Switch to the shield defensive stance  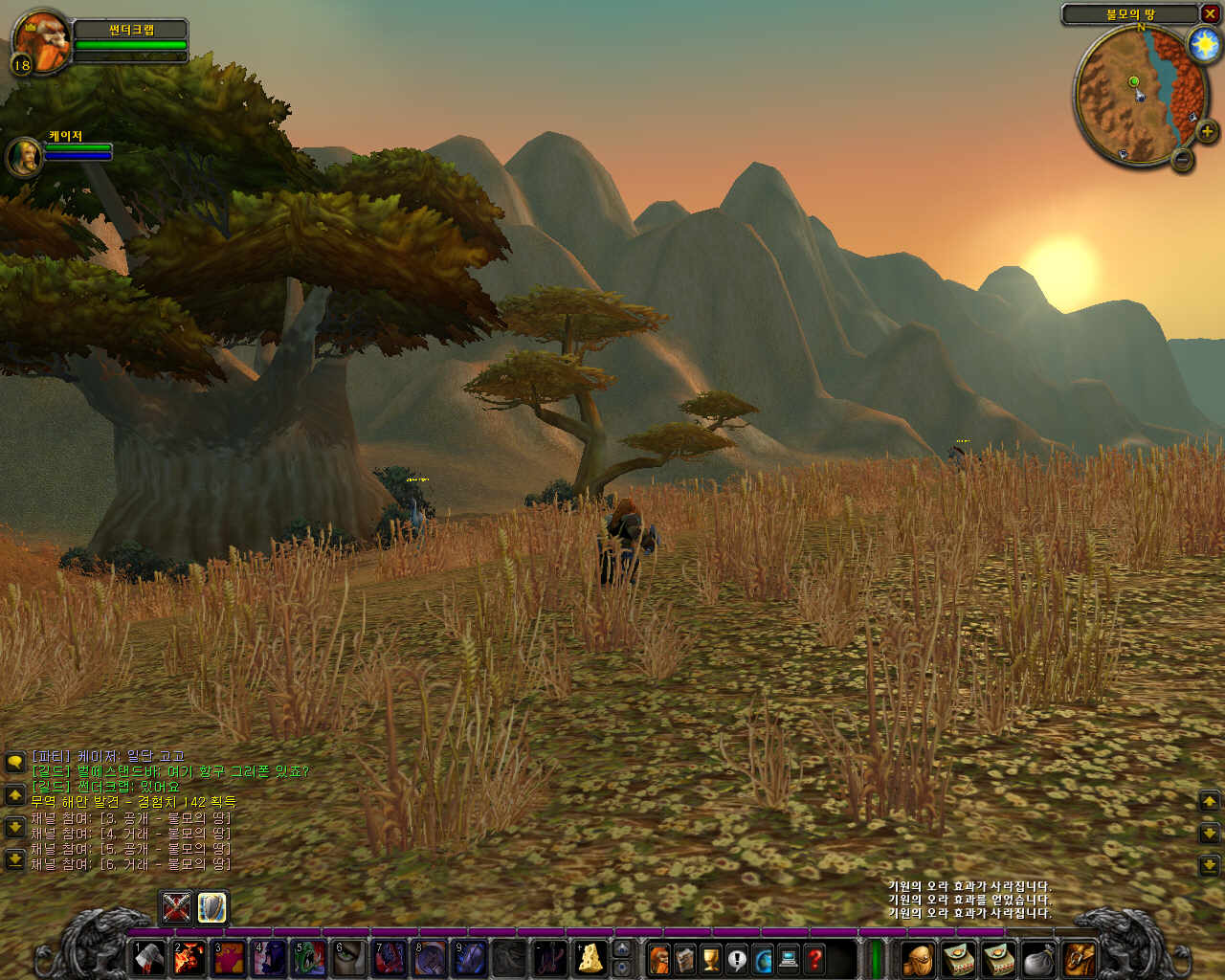[212, 906]
